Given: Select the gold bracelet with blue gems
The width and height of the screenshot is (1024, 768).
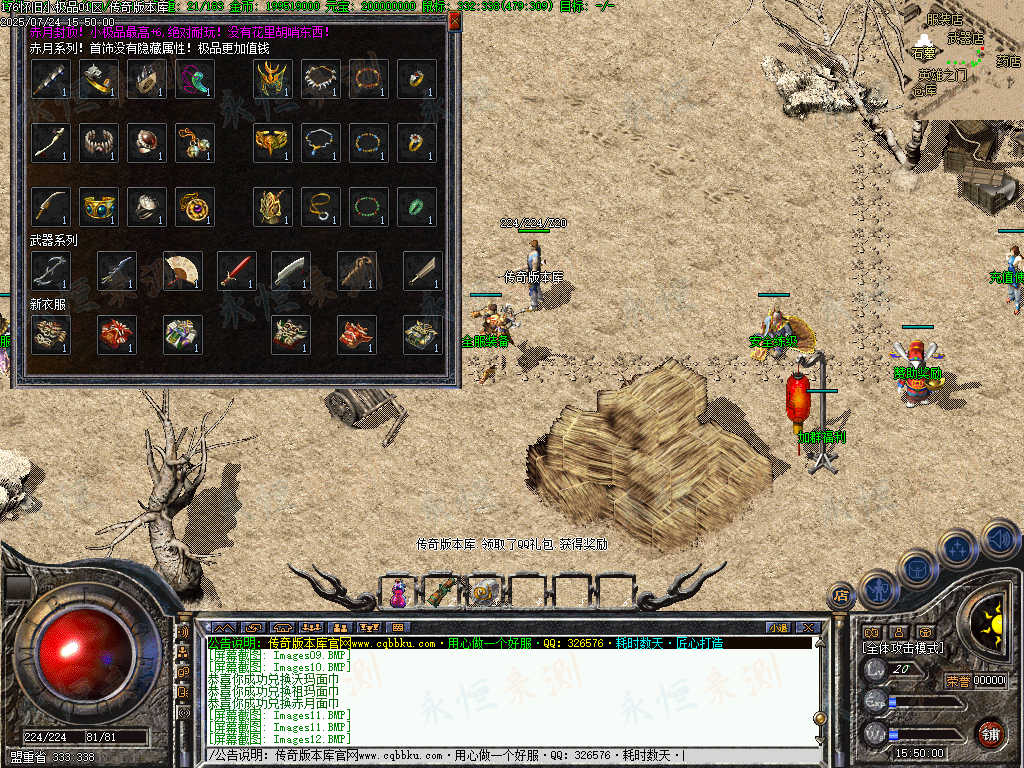Looking at the screenshot, I should click(x=99, y=206).
